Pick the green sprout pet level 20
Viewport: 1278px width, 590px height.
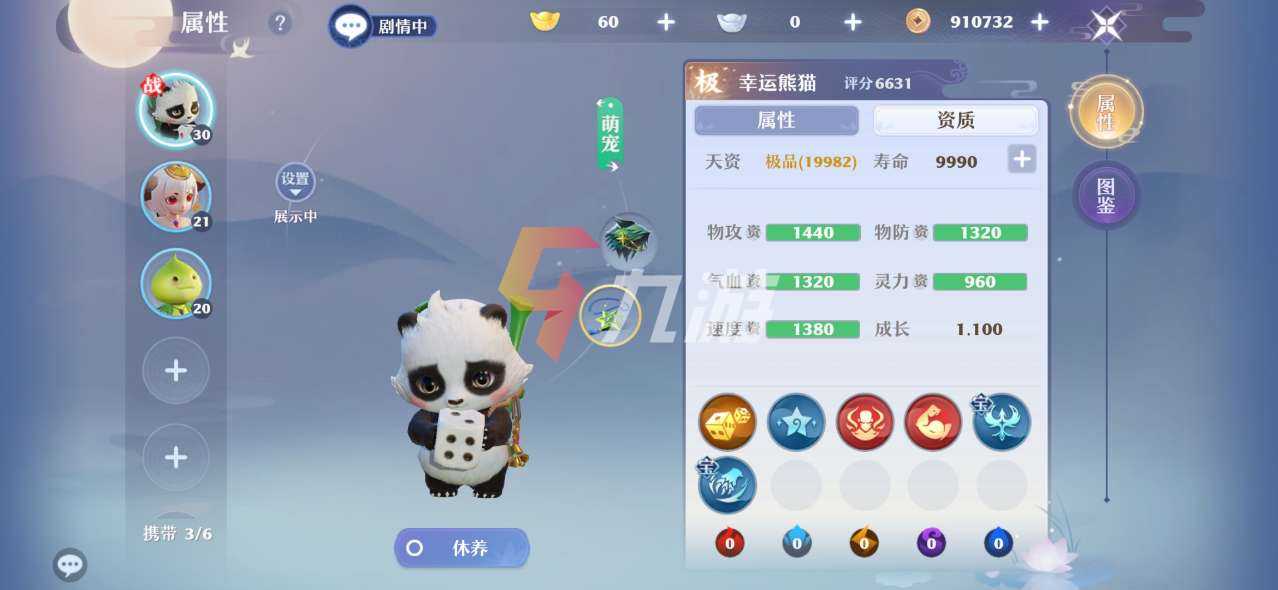coord(176,283)
